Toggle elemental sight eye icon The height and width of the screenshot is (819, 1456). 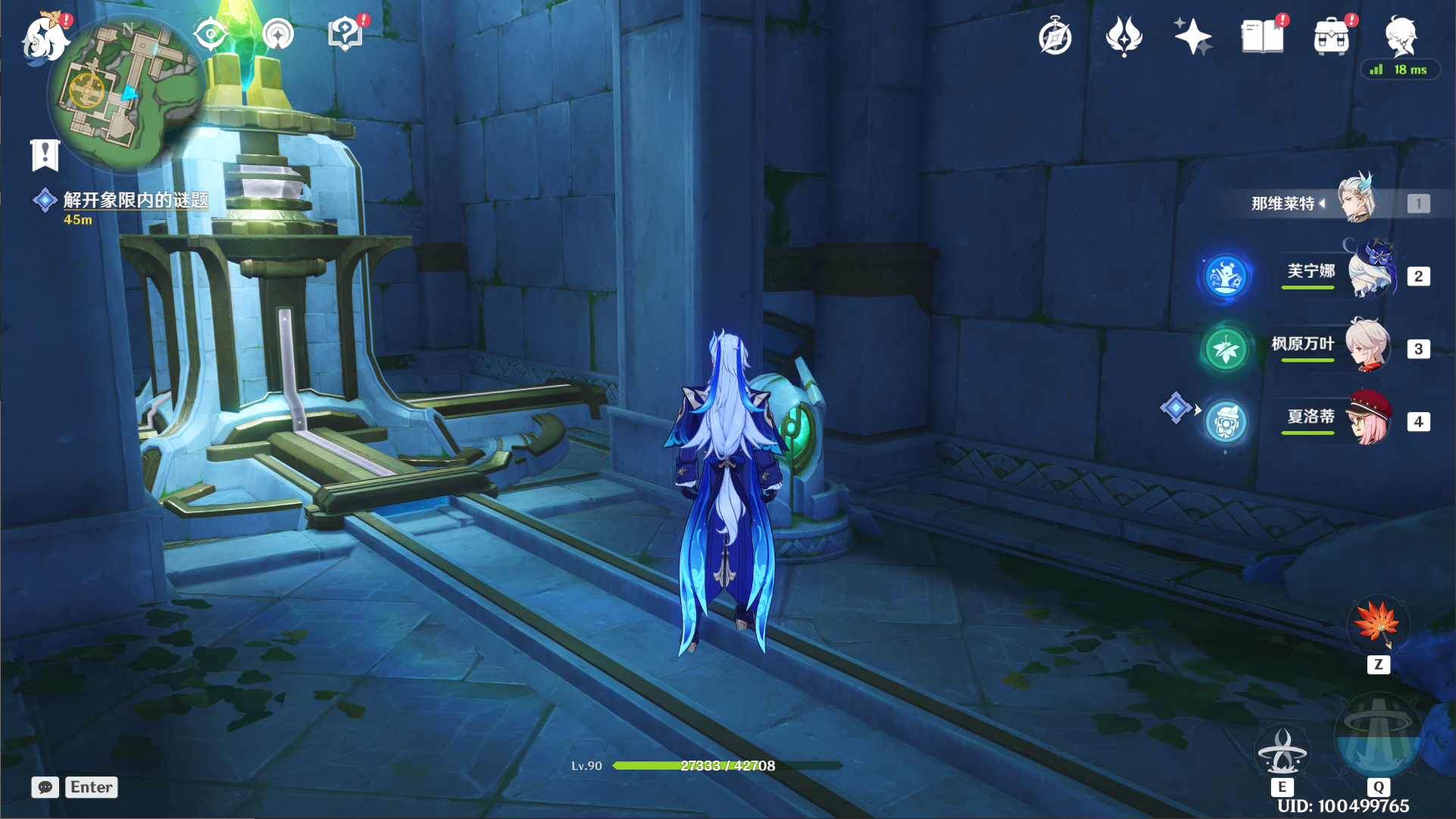click(210, 35)
